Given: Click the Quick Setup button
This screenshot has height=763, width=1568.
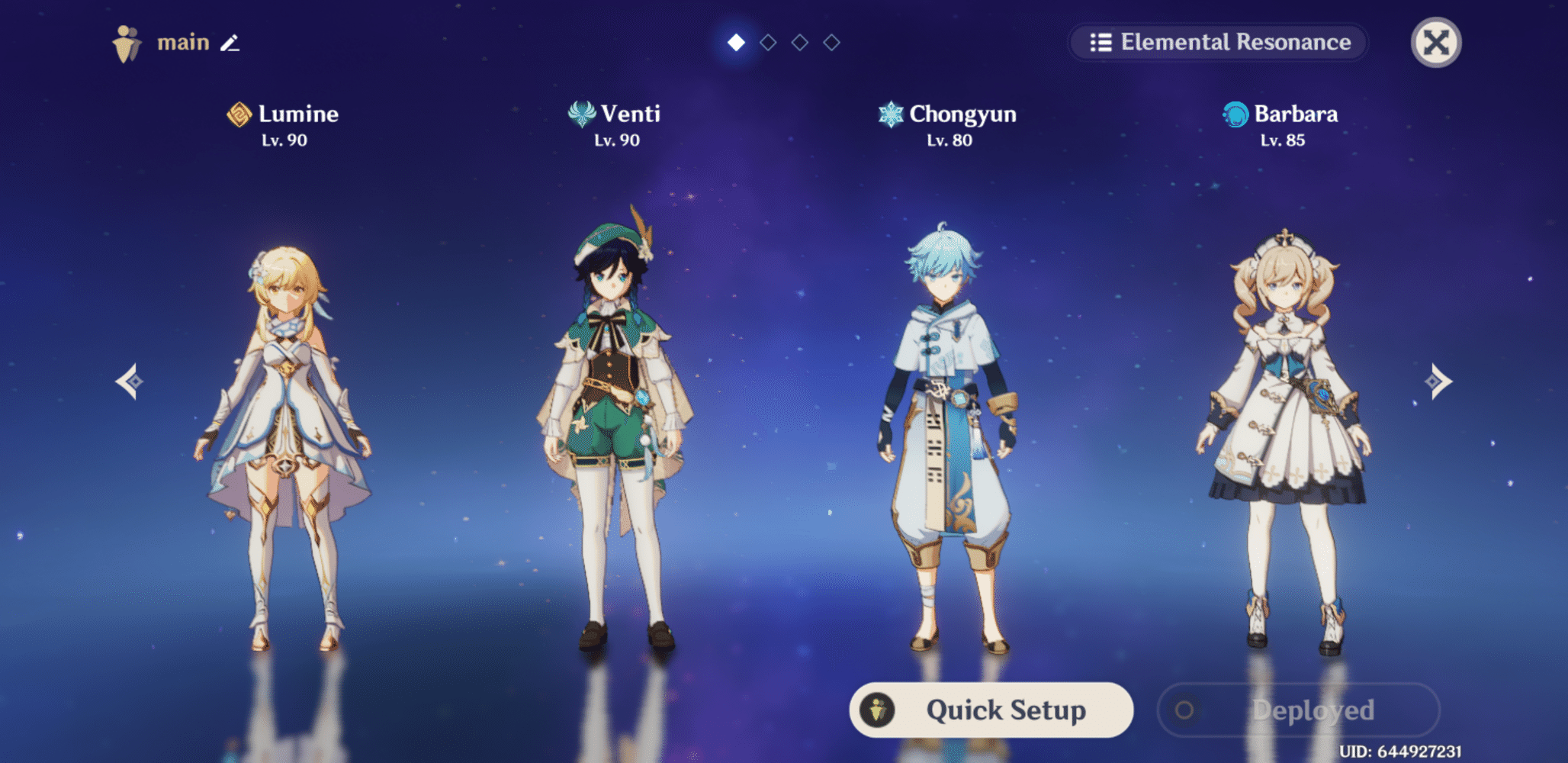Looking at the screenshot, I should [991, 710].
